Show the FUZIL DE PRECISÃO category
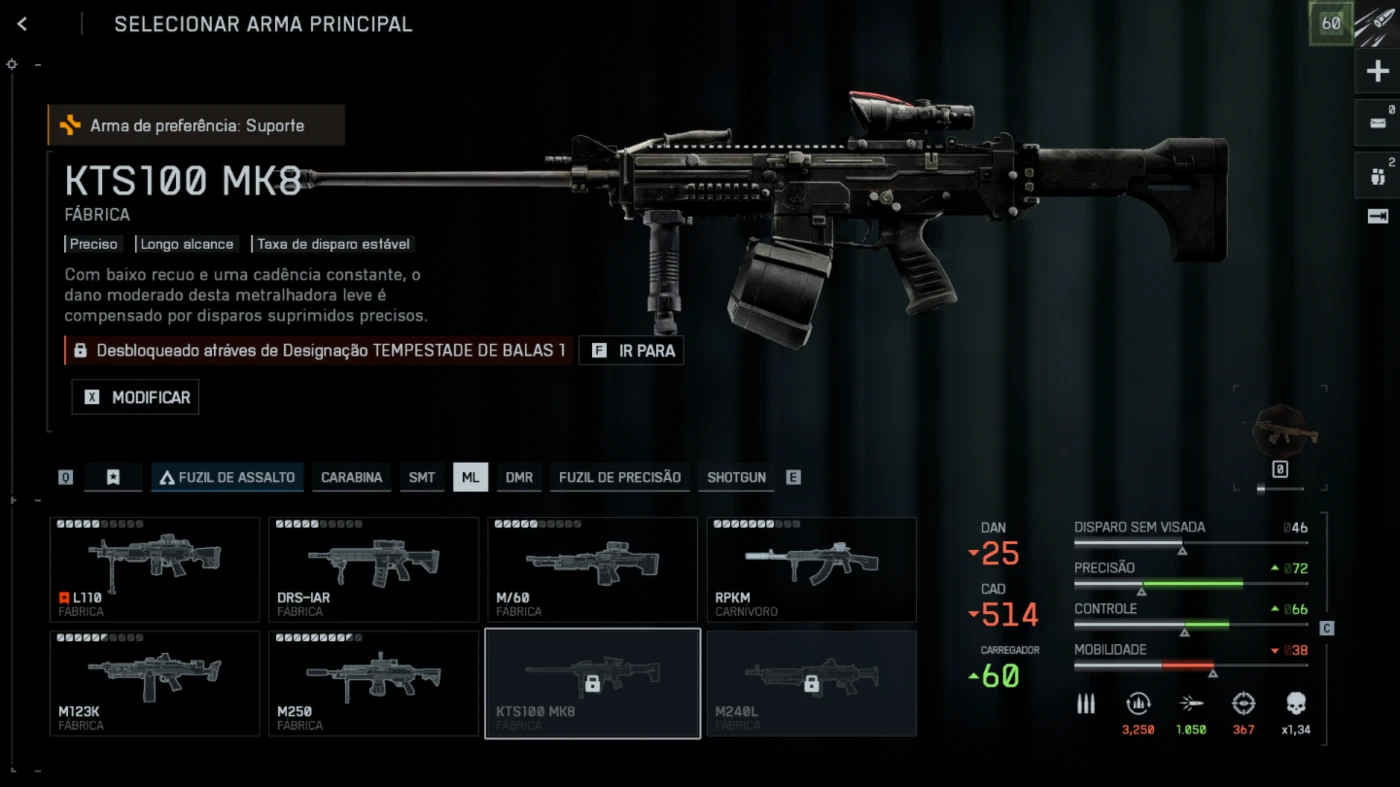Image resolution: width=1400 pixels, height=787 pixels. [619, 477]
